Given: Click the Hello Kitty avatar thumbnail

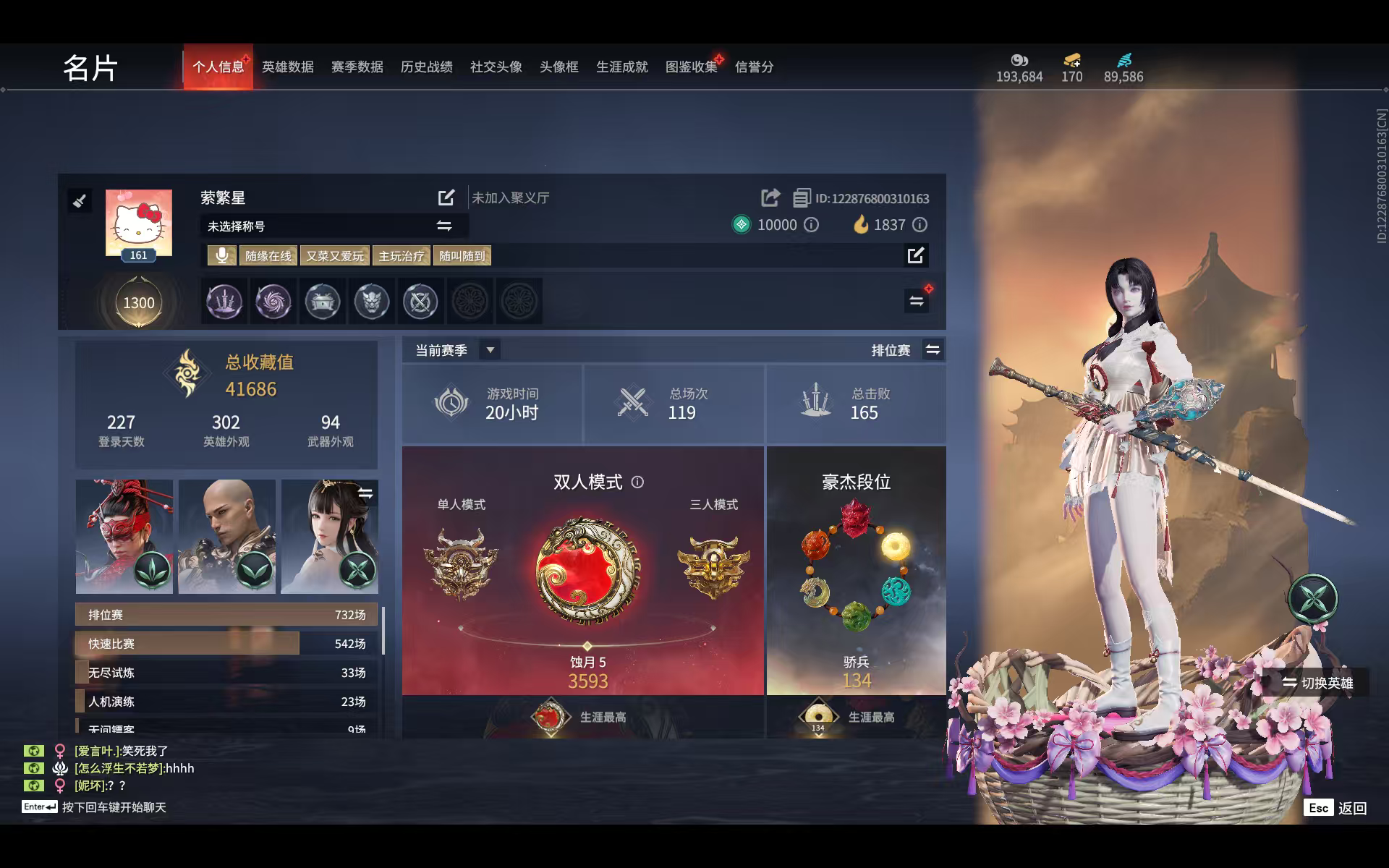Looking at the screenshot, I should [138, 223].
